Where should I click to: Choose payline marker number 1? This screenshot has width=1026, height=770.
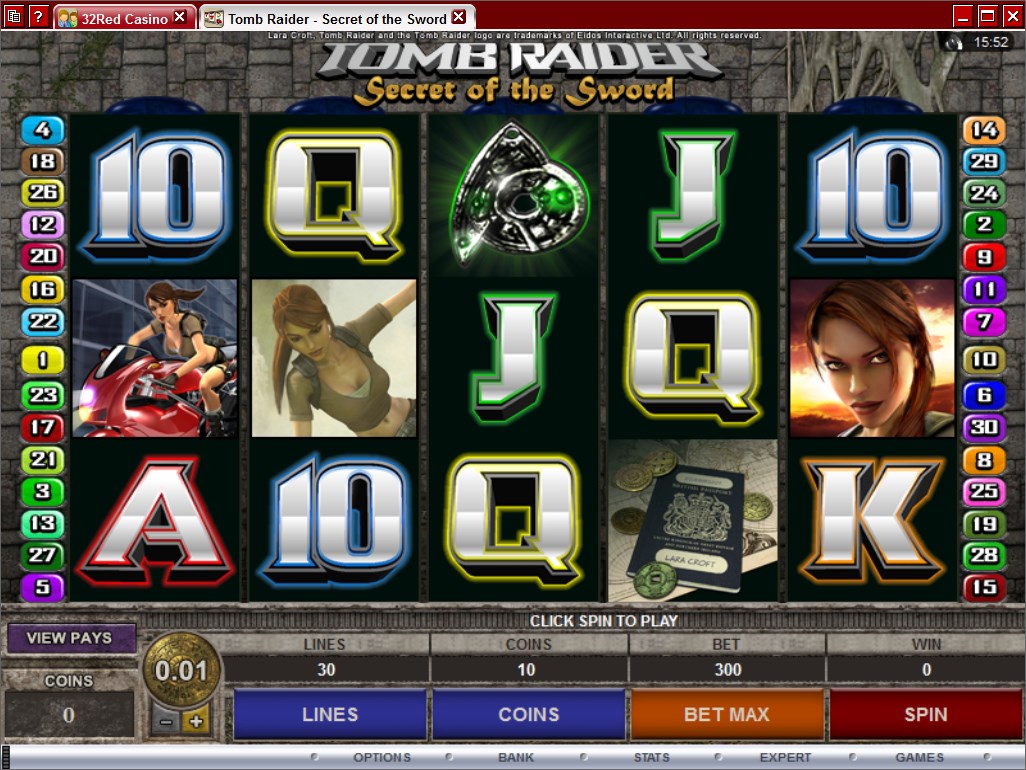pyautogui.click(x=42, y=360)
